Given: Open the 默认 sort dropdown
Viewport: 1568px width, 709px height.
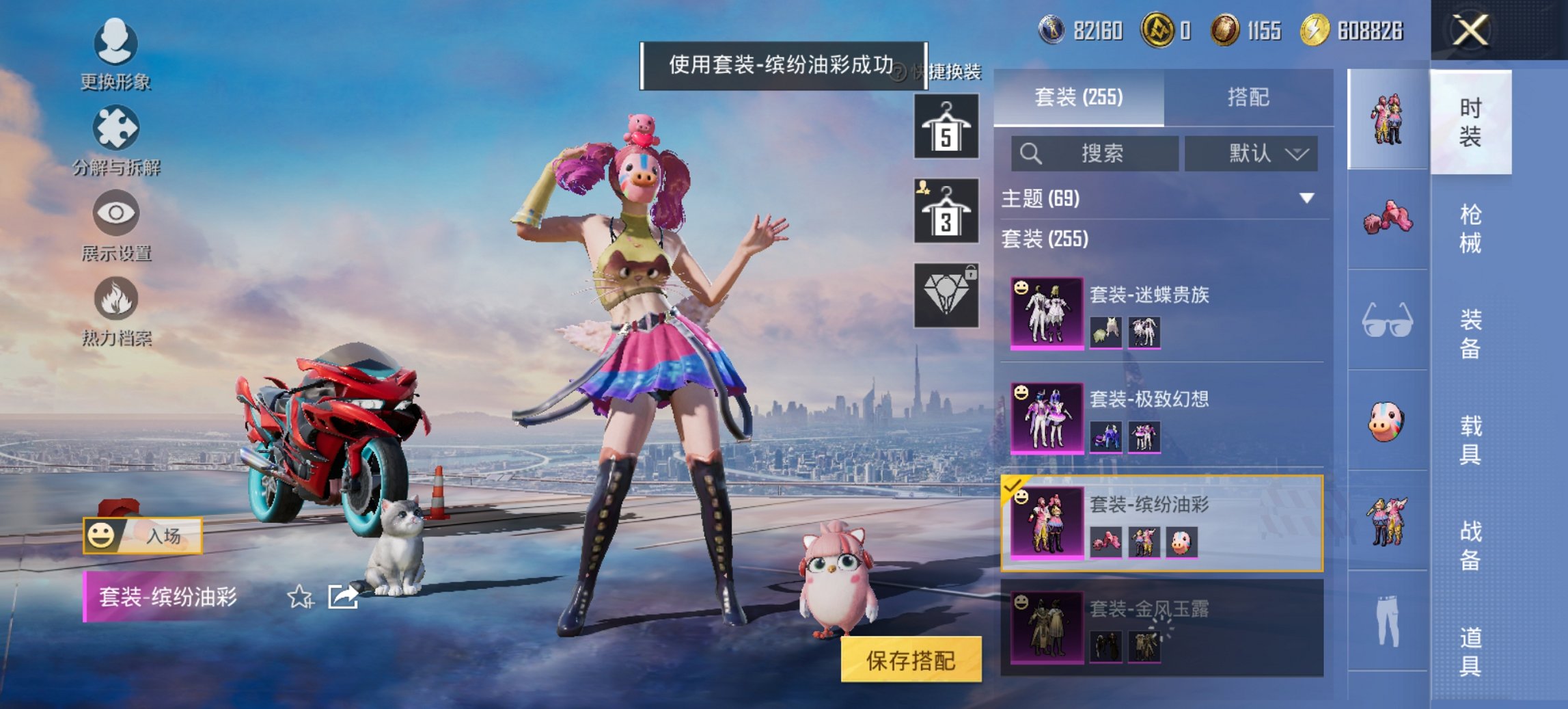Looking at the screenshot, I should pos(1252,154).
